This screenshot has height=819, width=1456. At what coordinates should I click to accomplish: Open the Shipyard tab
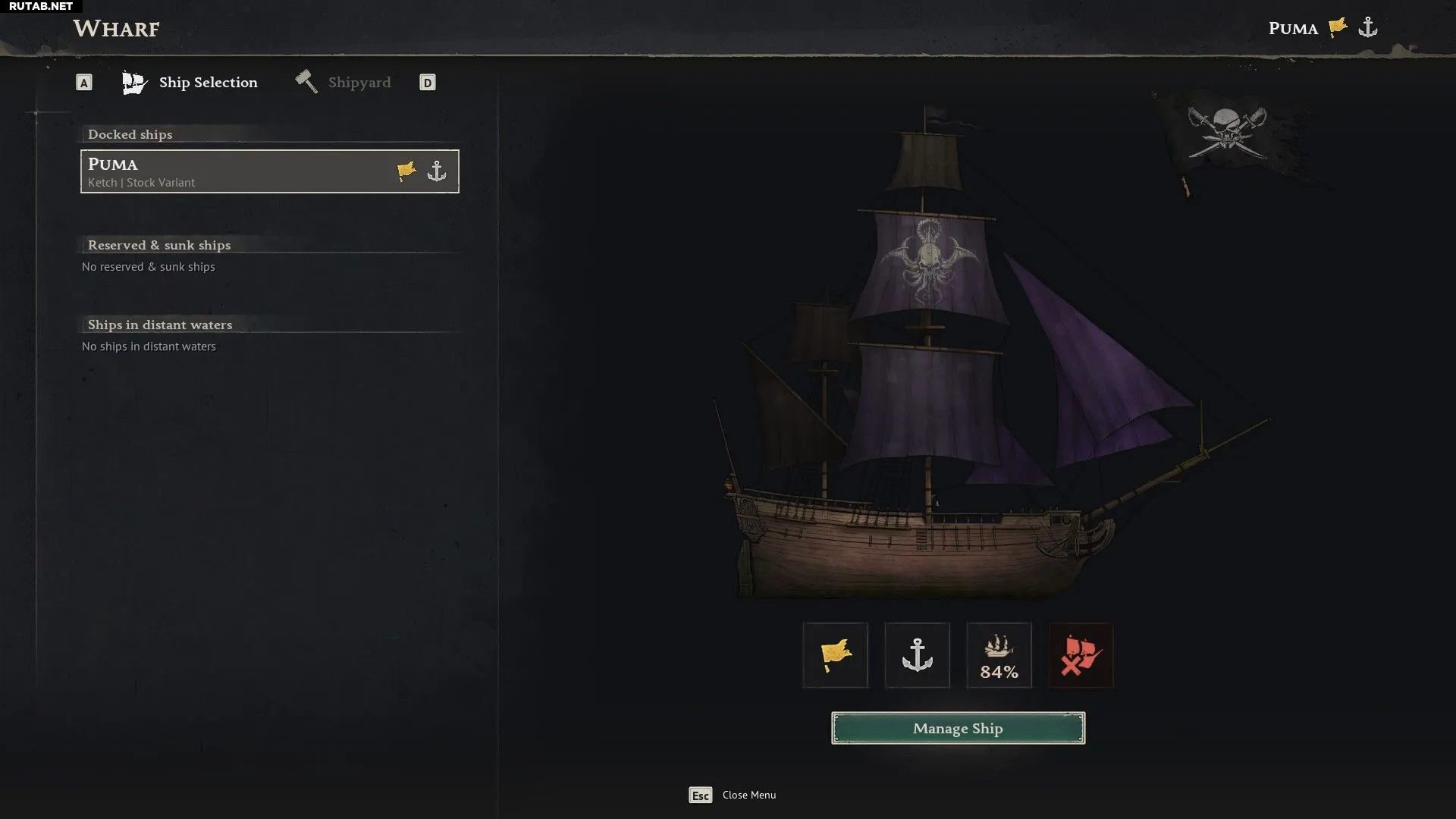pyautogui.click(x=344, y=83)
